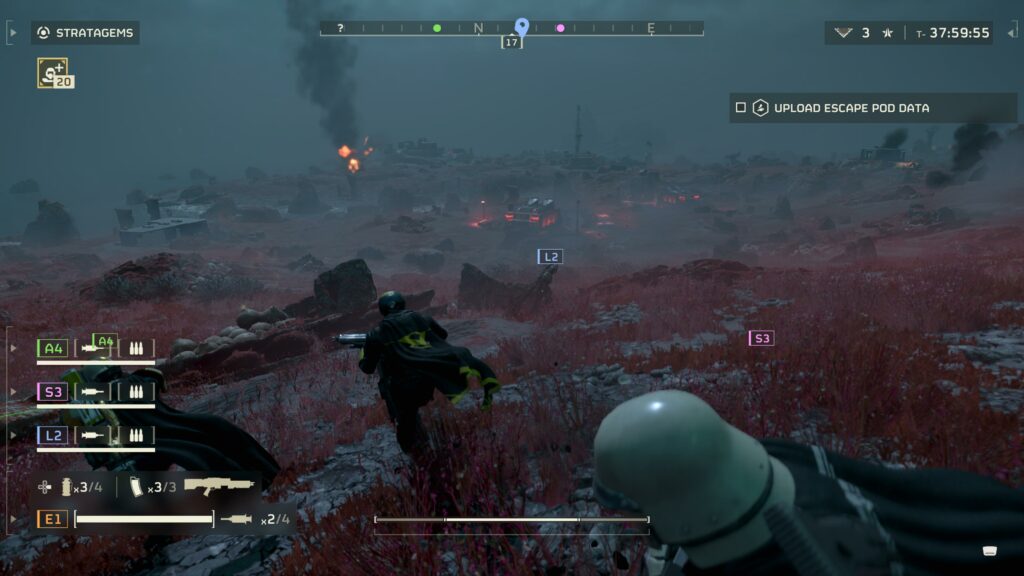Select the equipped primary weapon icon
Screen dimensions: 1024x576
[219, 486]
